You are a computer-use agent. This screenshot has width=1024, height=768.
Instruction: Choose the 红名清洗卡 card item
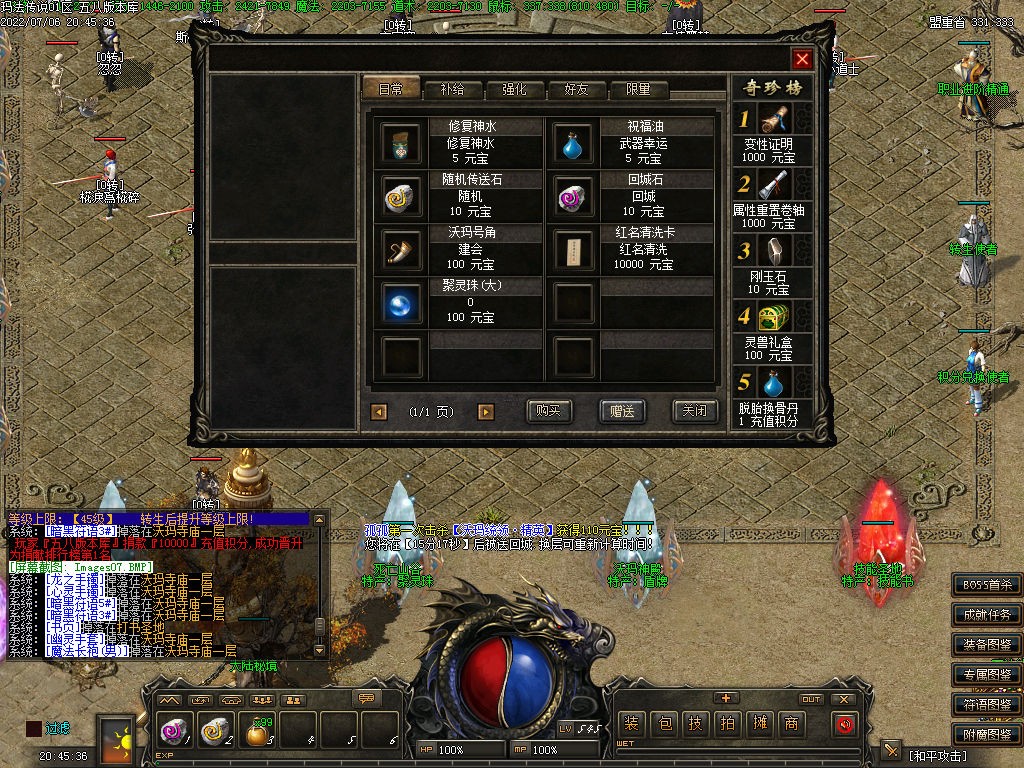tap(574, 250)
